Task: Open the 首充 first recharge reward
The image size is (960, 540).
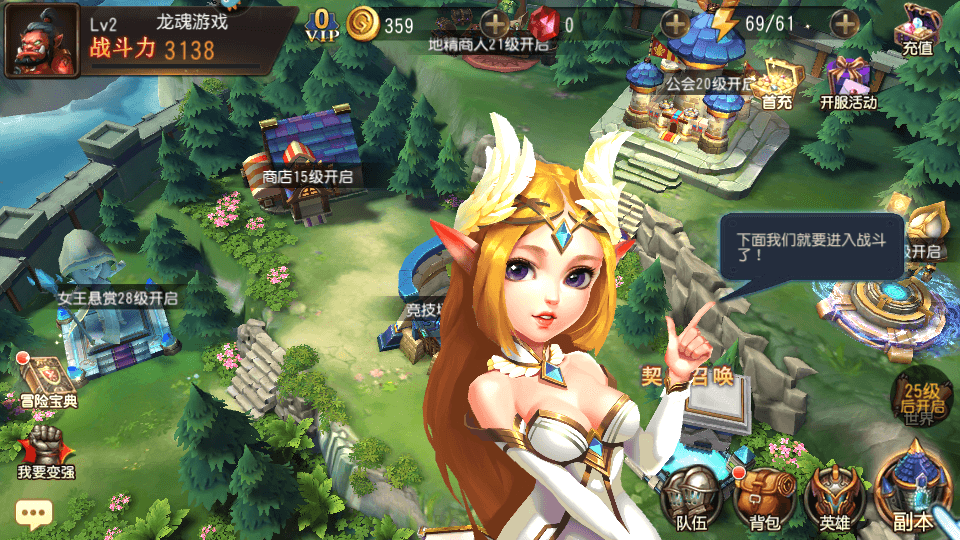Action: click(777, 82)
